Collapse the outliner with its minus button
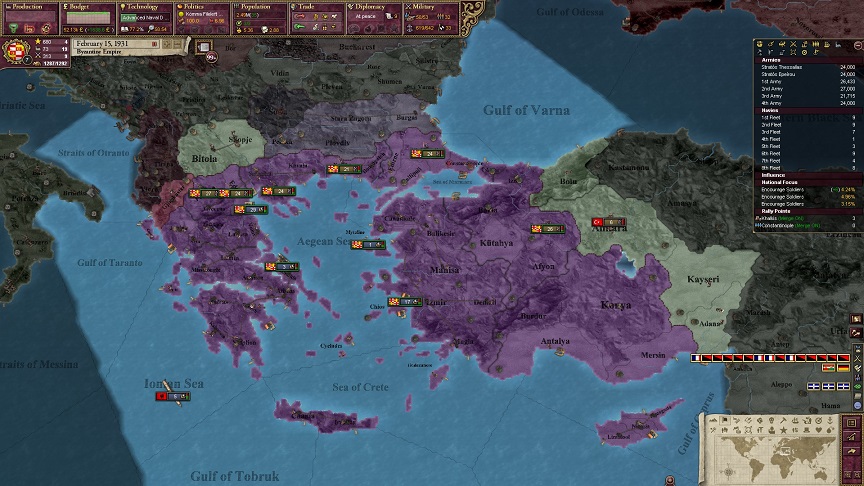Screen dimensions: 864x486 tap(857, 44)
